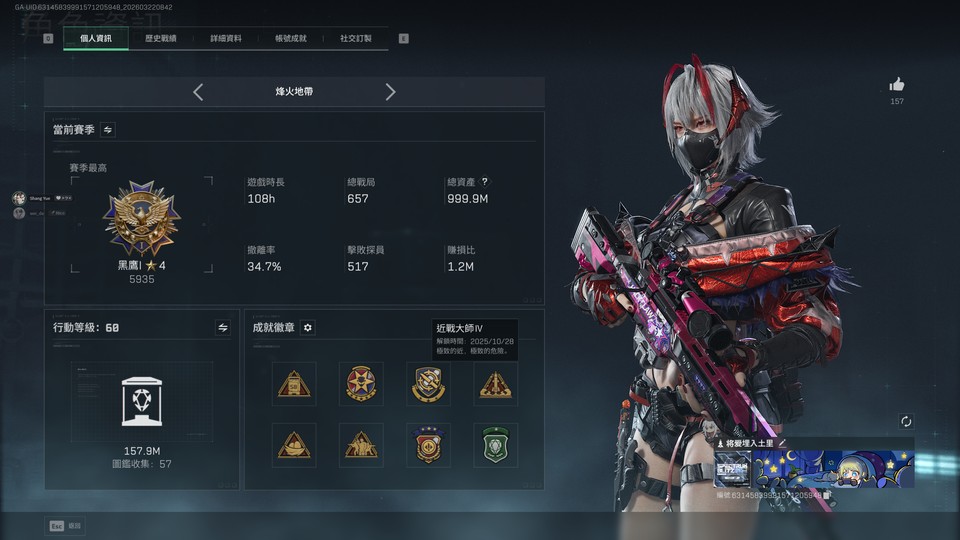
Task: Select the red shield badge with blue star banner
Action: [x=428, y=445]
